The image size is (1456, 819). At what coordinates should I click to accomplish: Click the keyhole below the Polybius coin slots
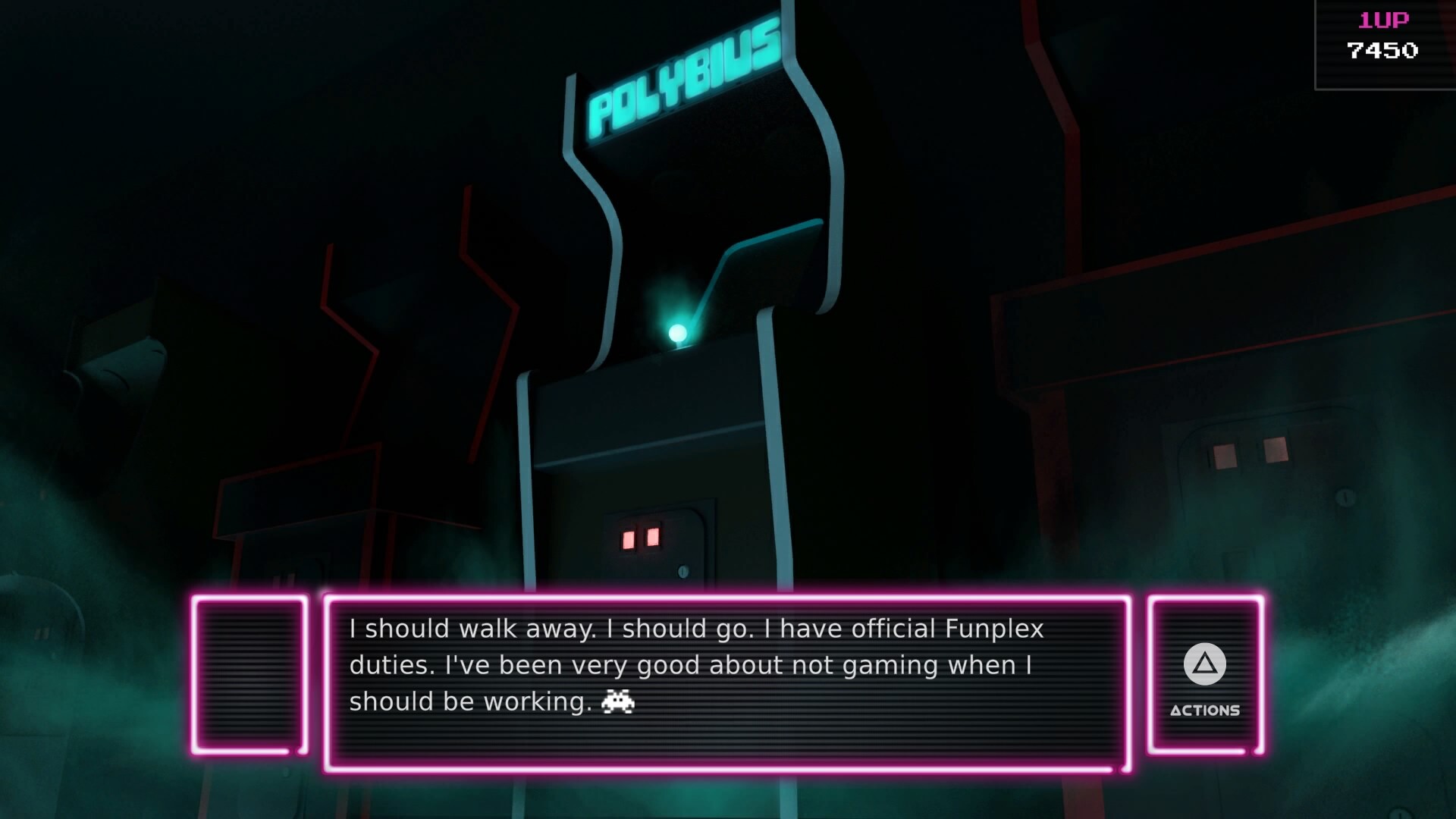[684, 570]
